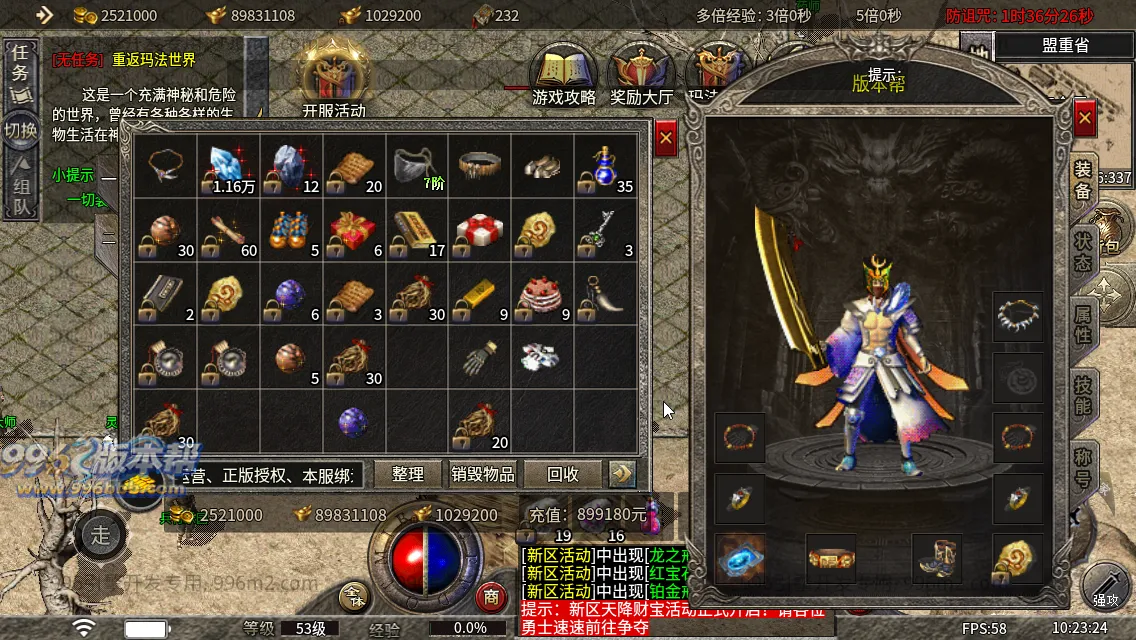Click the 销毁物品 destroy items button
This screenshot has width=1136, height=640.
[483, 474]
